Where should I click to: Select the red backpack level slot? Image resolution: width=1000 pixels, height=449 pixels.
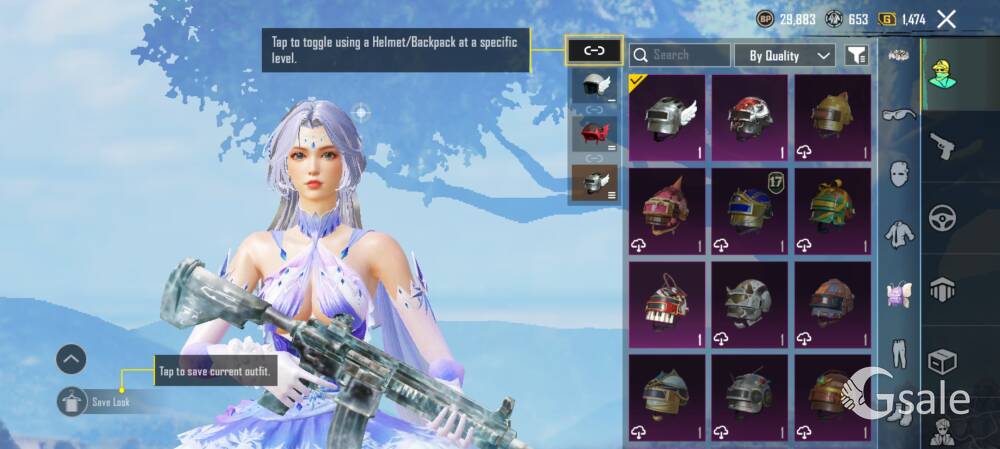[x=594, y=133]
